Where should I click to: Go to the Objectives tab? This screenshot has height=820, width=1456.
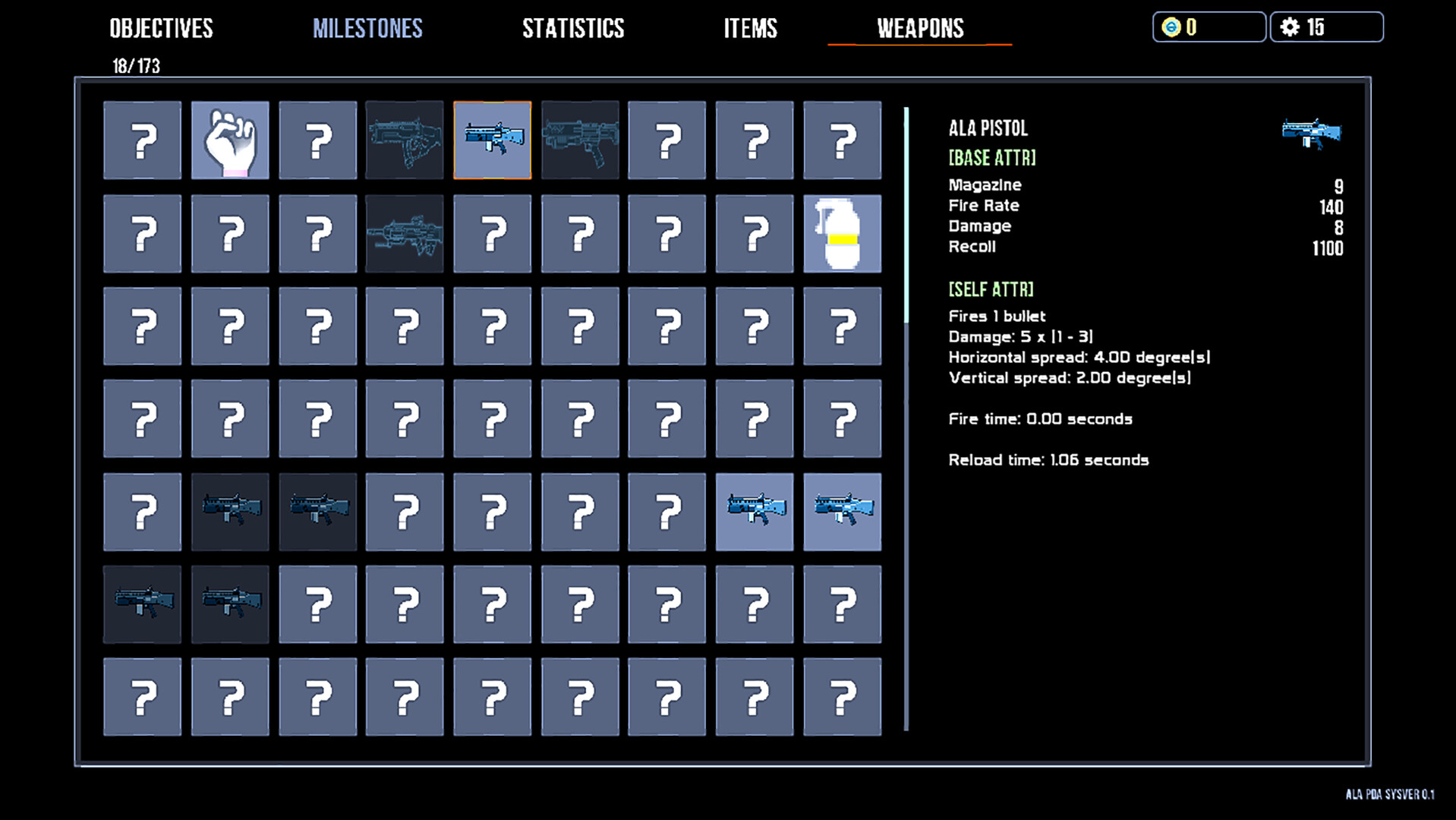[x=161, y=29]
